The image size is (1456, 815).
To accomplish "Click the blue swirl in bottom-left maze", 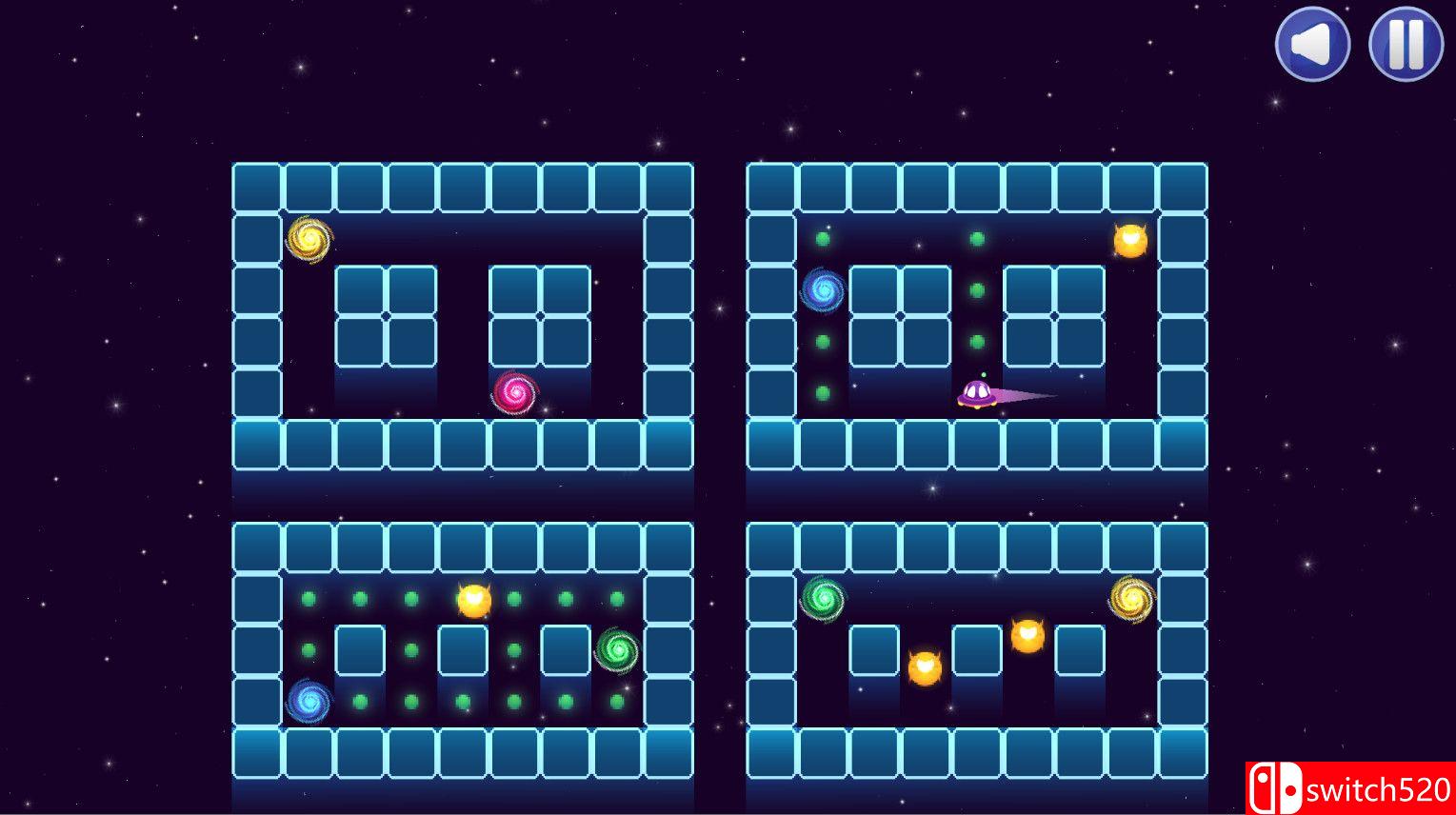I will 309,701.
